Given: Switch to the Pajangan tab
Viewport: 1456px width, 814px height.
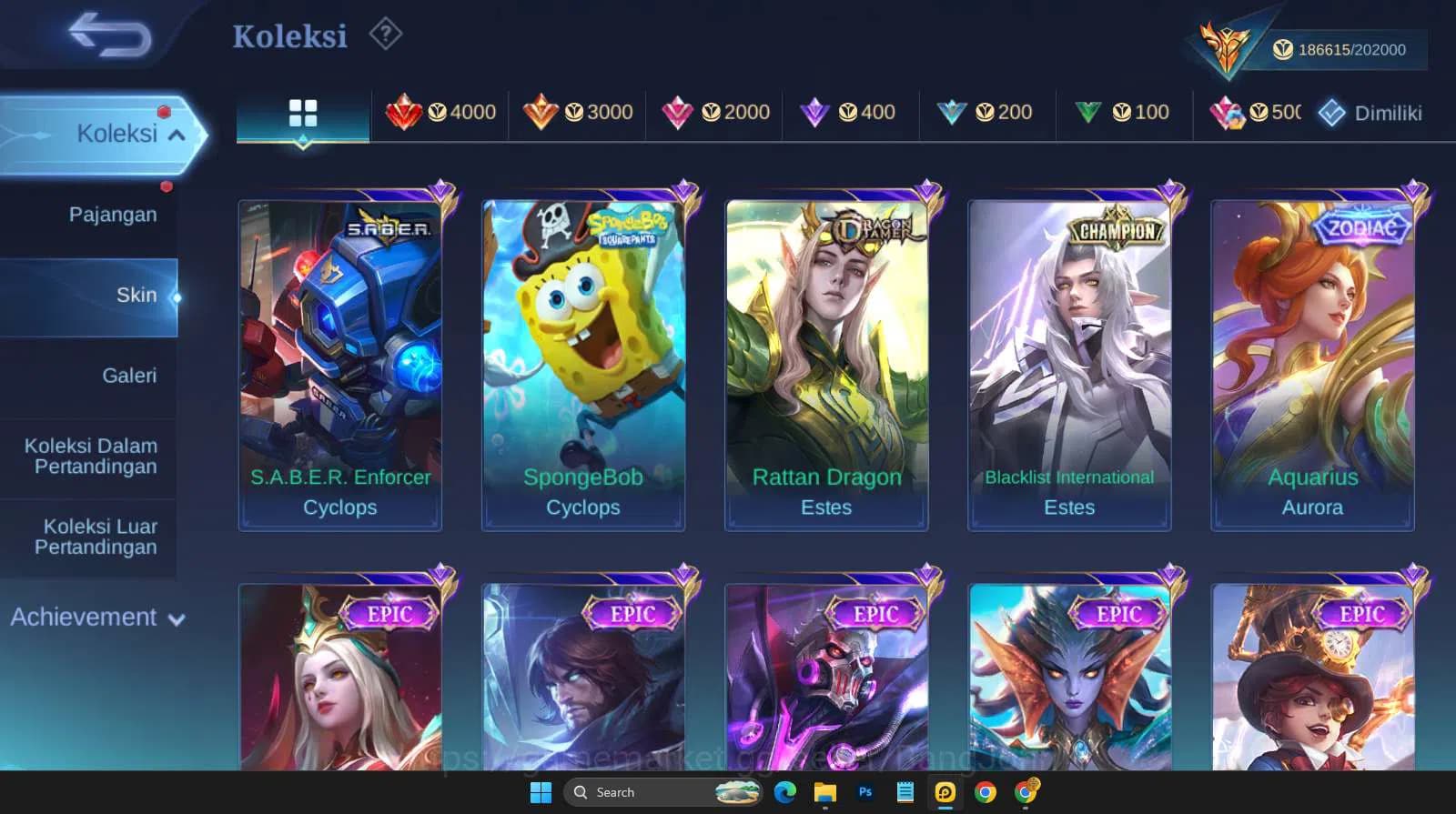Looking at the screenshot, I should tap(111, 214).
